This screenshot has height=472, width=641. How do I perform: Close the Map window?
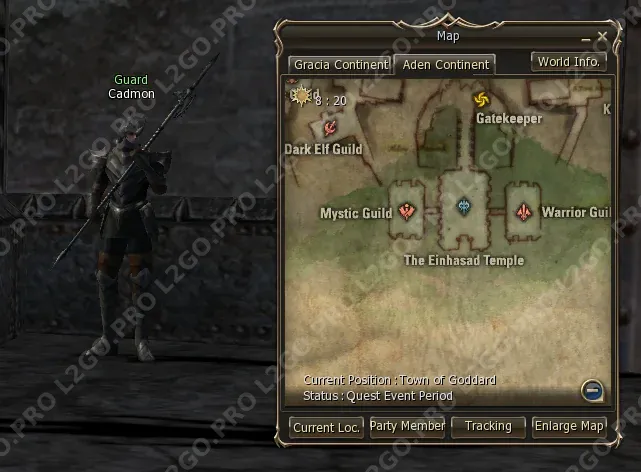tap(602, 37)
